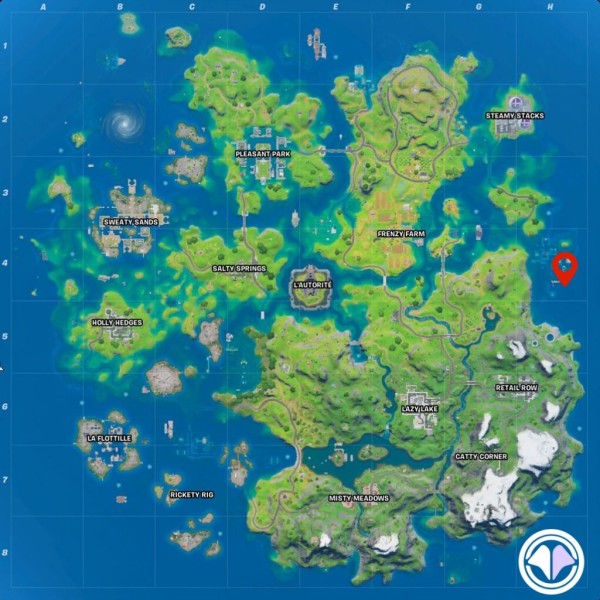The width and height of the screenshot is (600, 600).
Task: Select Lazy Lake on the map
Action: coord(419,409)
